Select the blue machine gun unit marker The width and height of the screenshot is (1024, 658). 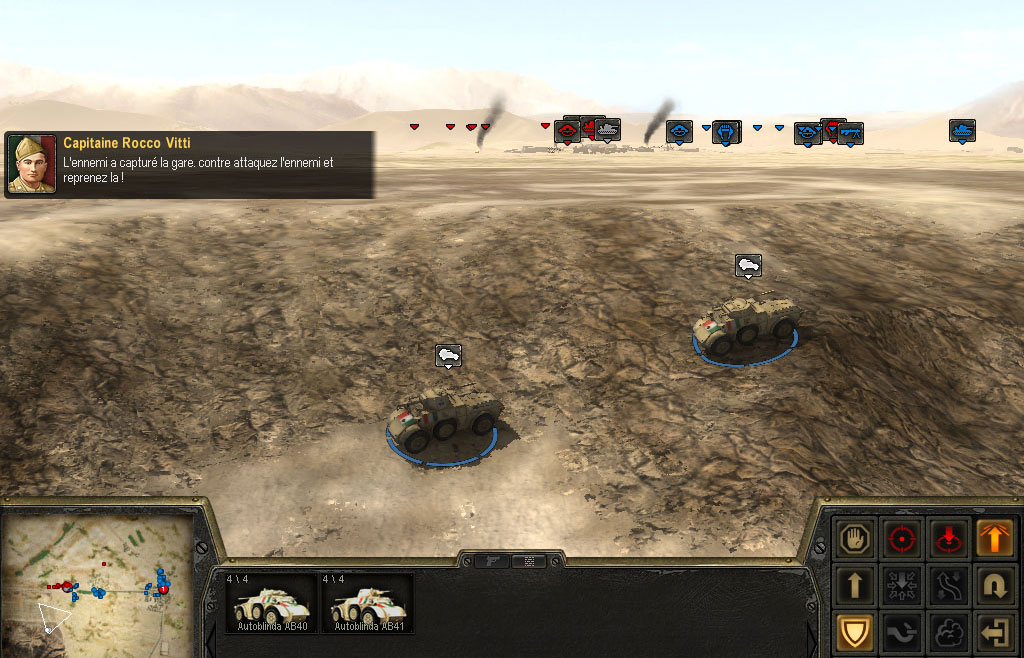click(850, 132)
